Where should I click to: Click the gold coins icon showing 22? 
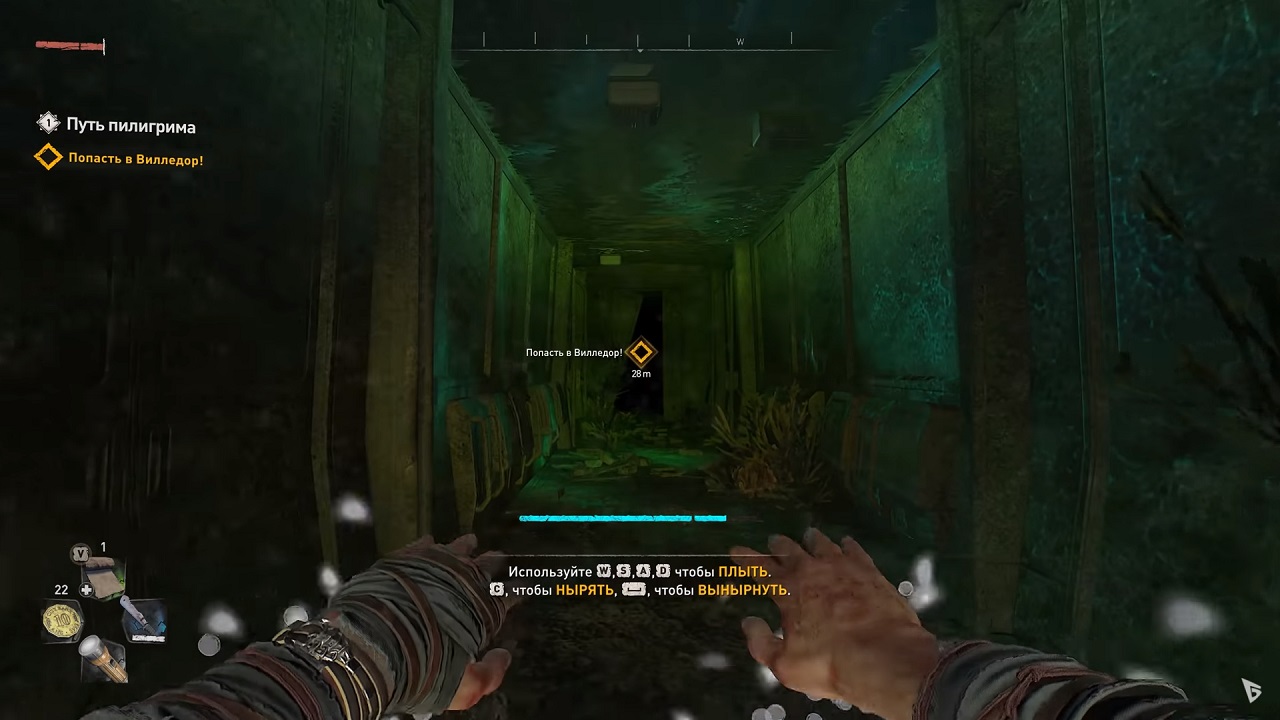point(61,620)
